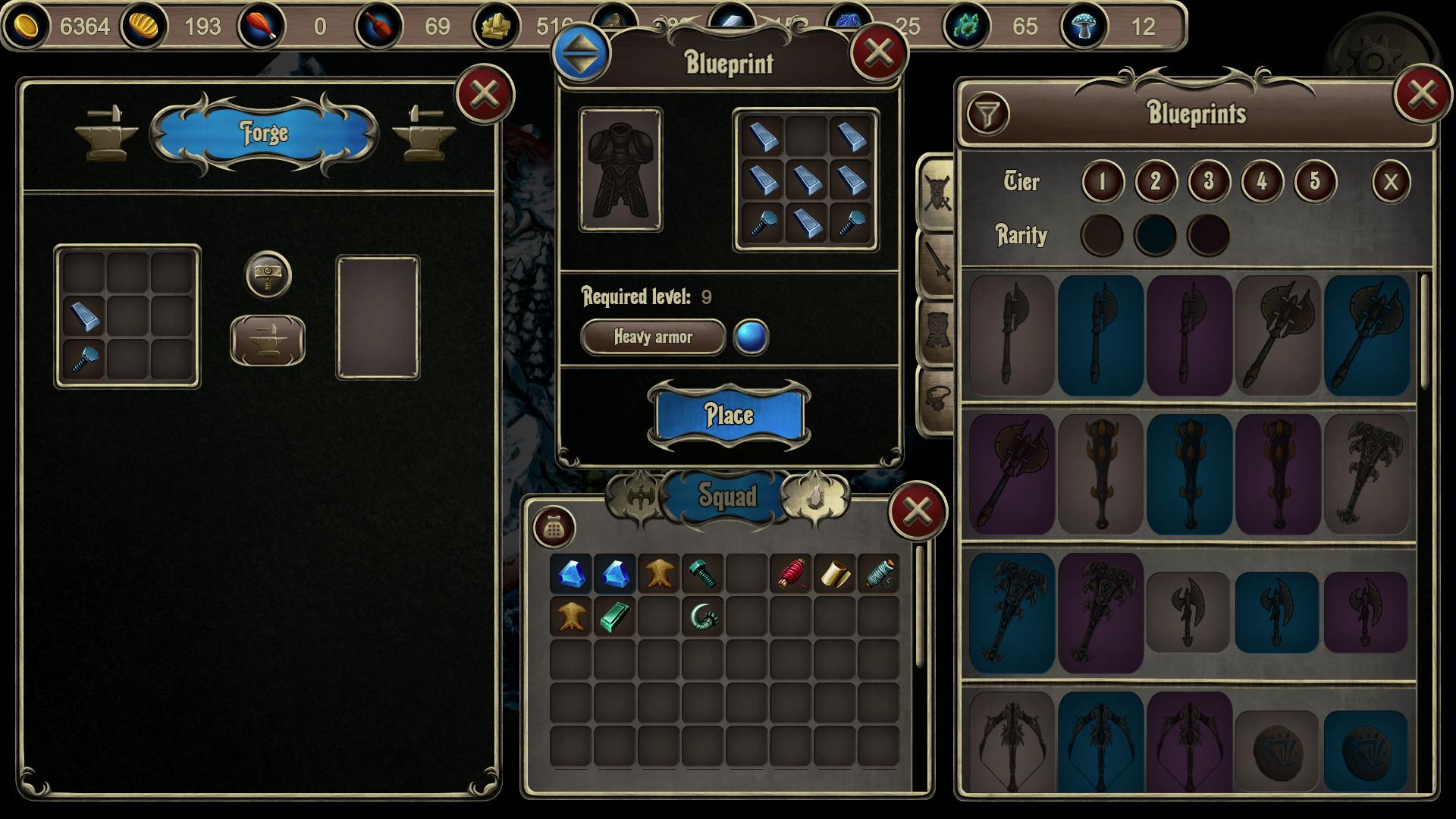Enable the Tier 5 blueprint filter
Image resolution: width=1456 pixels, height=819 pixels.
coord(1314,181)
